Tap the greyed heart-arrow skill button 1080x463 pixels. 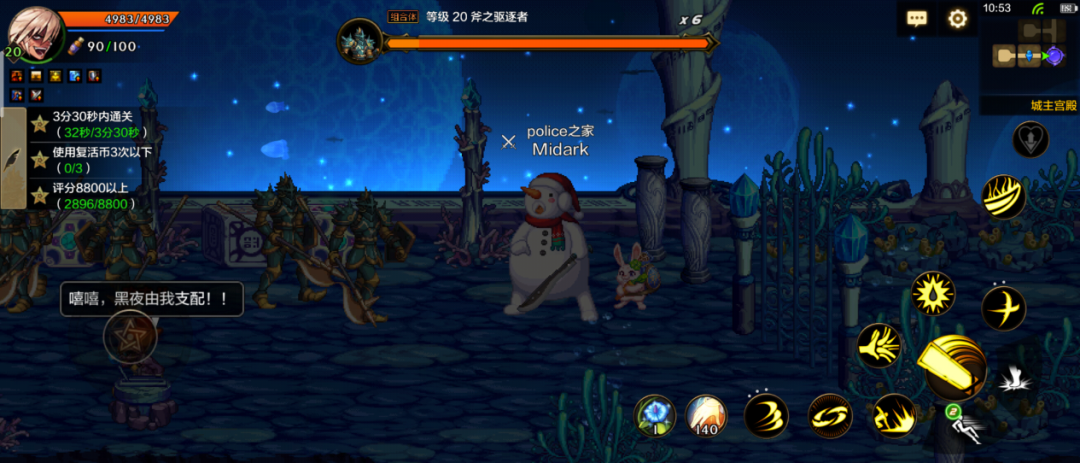1030,140
